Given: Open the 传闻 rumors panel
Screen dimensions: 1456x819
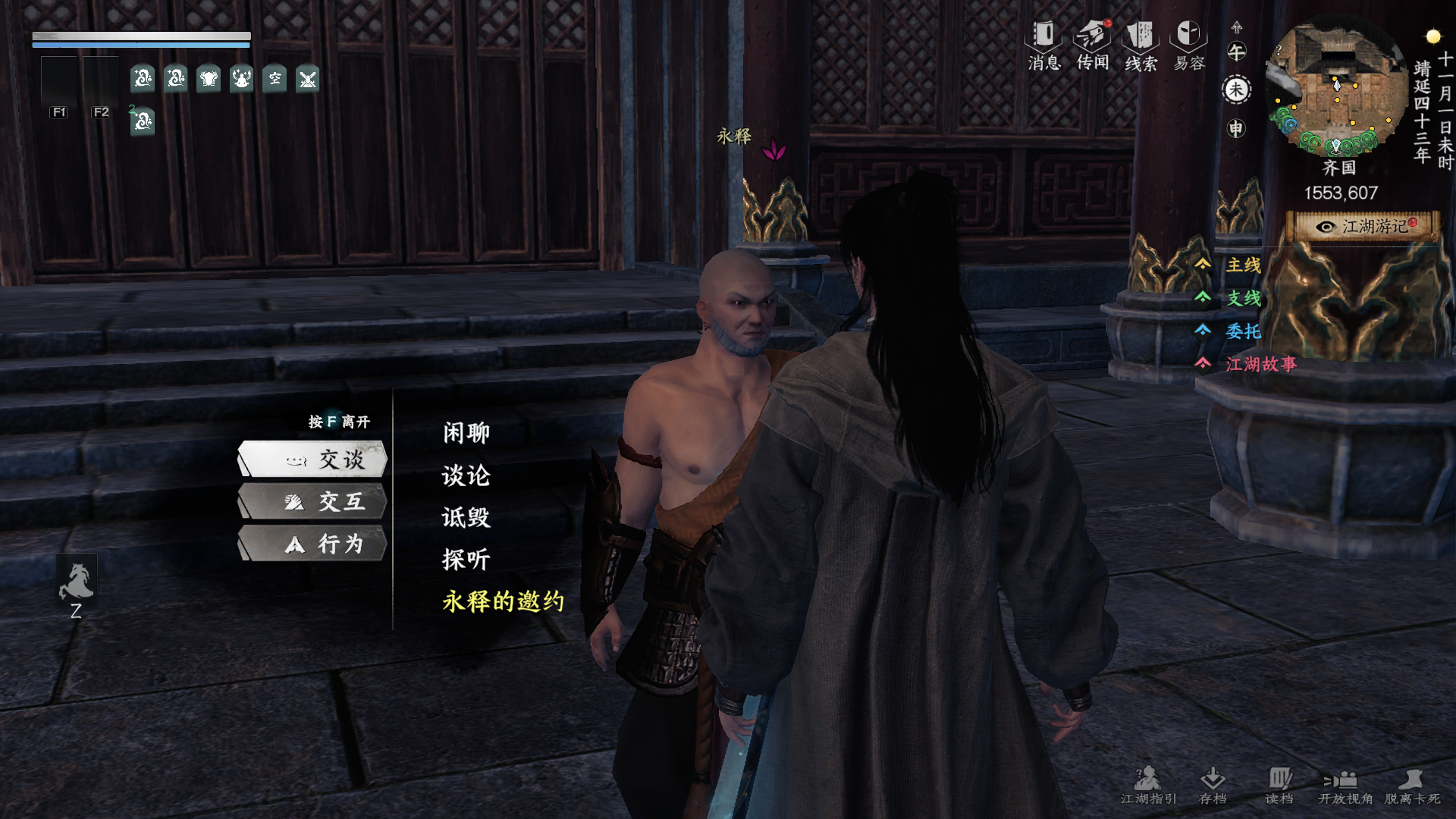Looking at the screenshot, I should point(1093,45).
